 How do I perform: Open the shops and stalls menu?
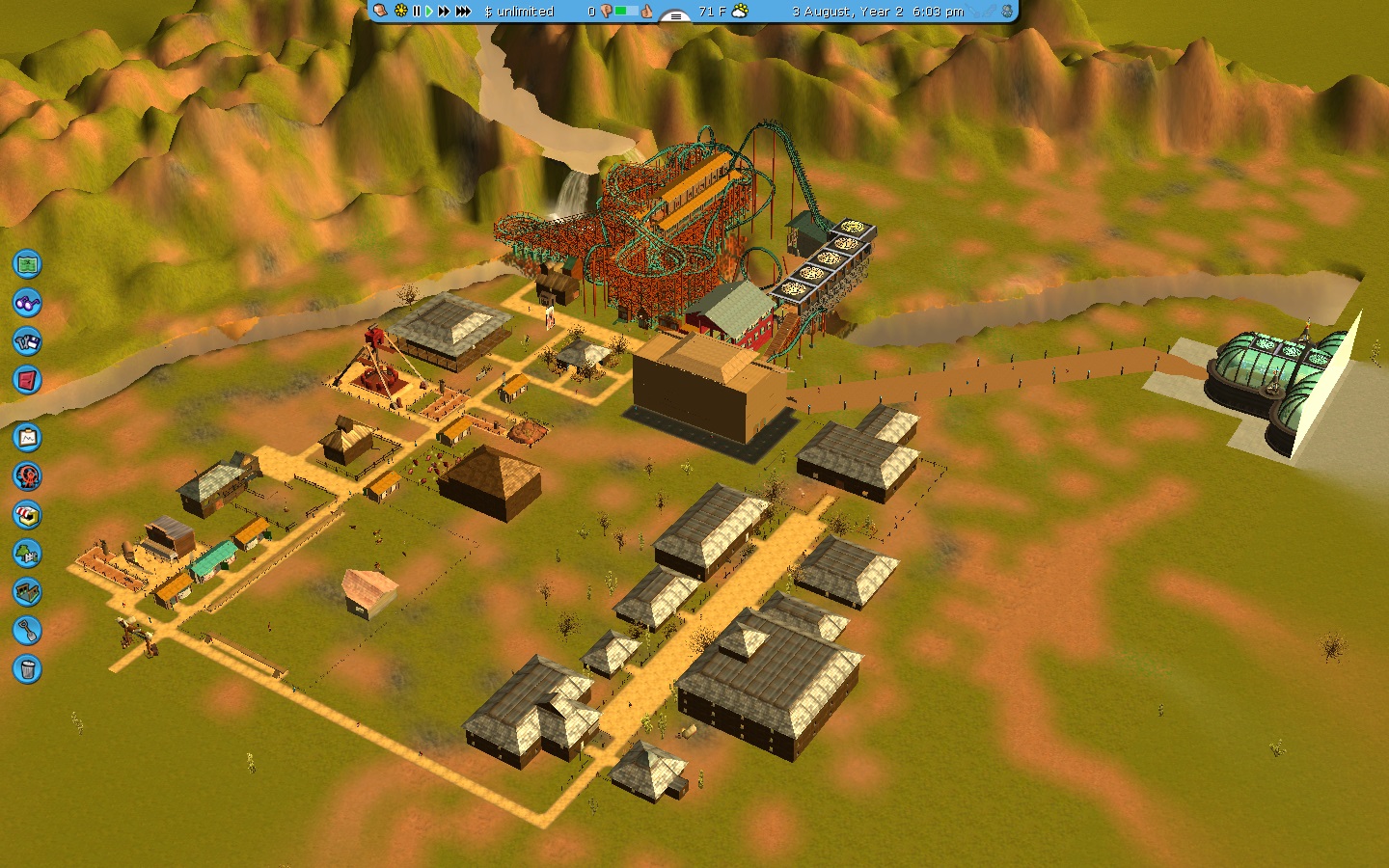coord(27,515)
